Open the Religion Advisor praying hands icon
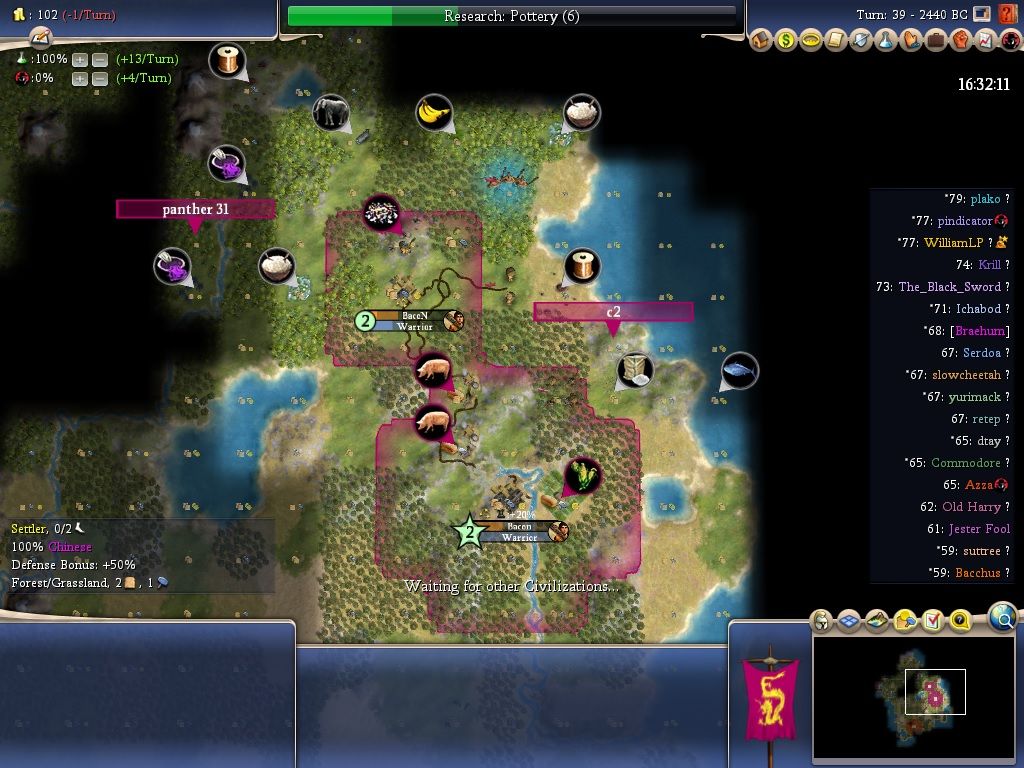The image size is (1024, 768). [x=911, y=41]
